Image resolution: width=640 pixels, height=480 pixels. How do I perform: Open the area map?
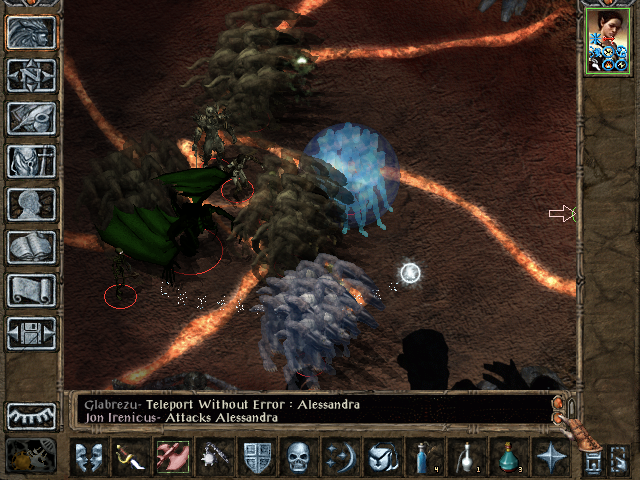pos(32,75)
